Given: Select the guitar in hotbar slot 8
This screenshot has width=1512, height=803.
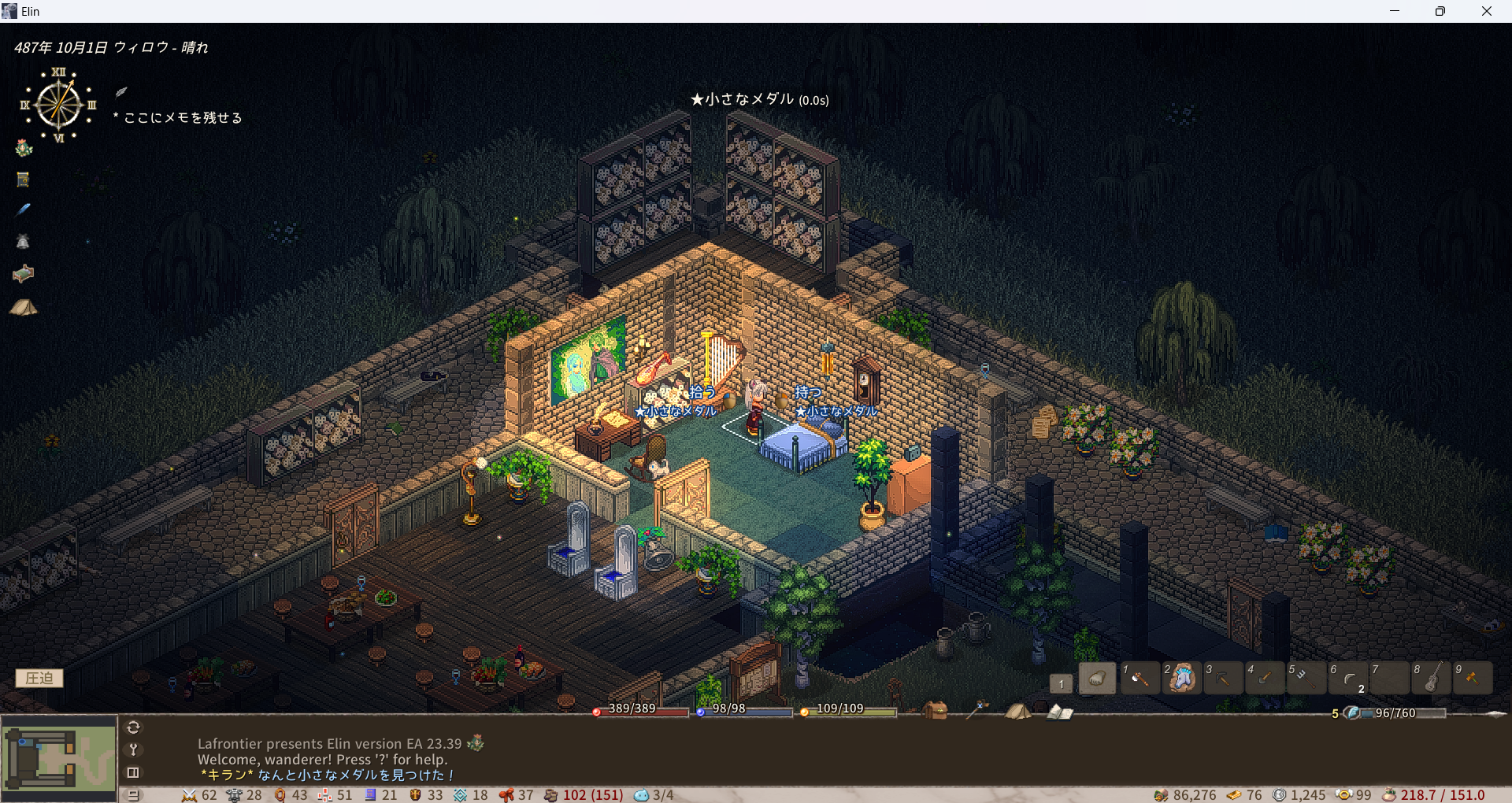Looking at the screenshot, I should point(1432,678).
